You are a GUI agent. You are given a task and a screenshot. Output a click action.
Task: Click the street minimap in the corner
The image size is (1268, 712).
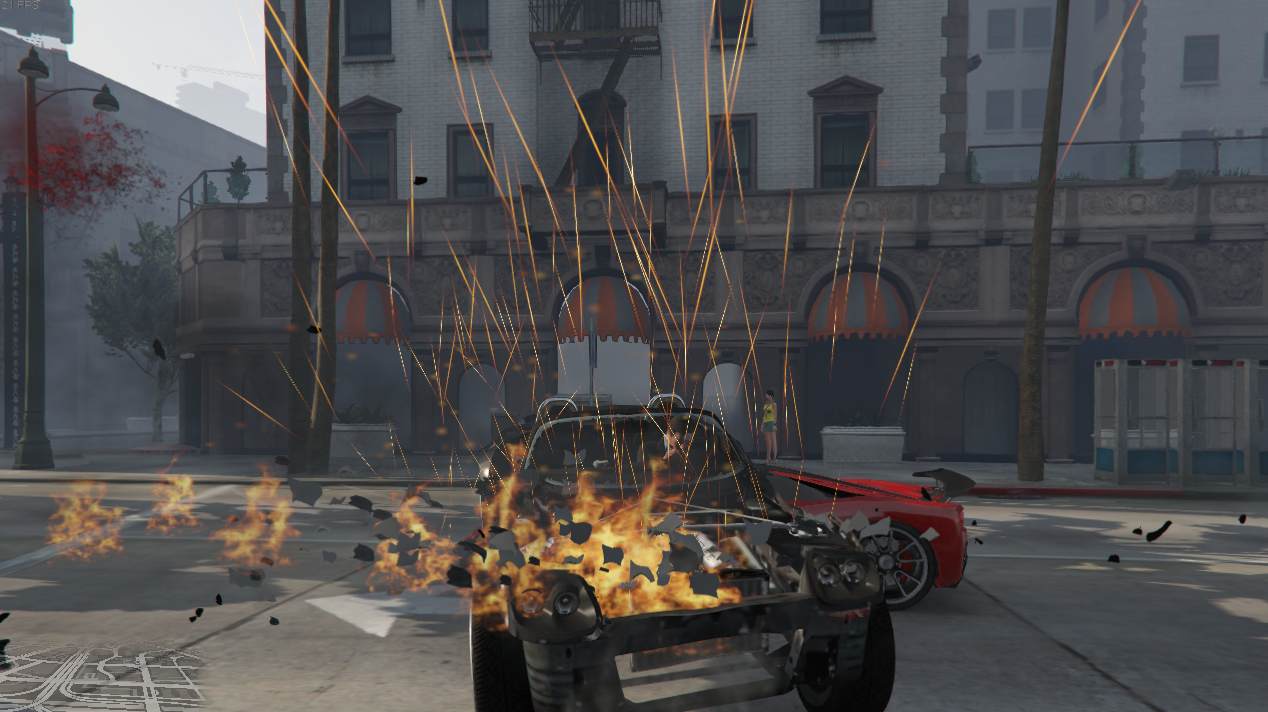click(100, 678)
